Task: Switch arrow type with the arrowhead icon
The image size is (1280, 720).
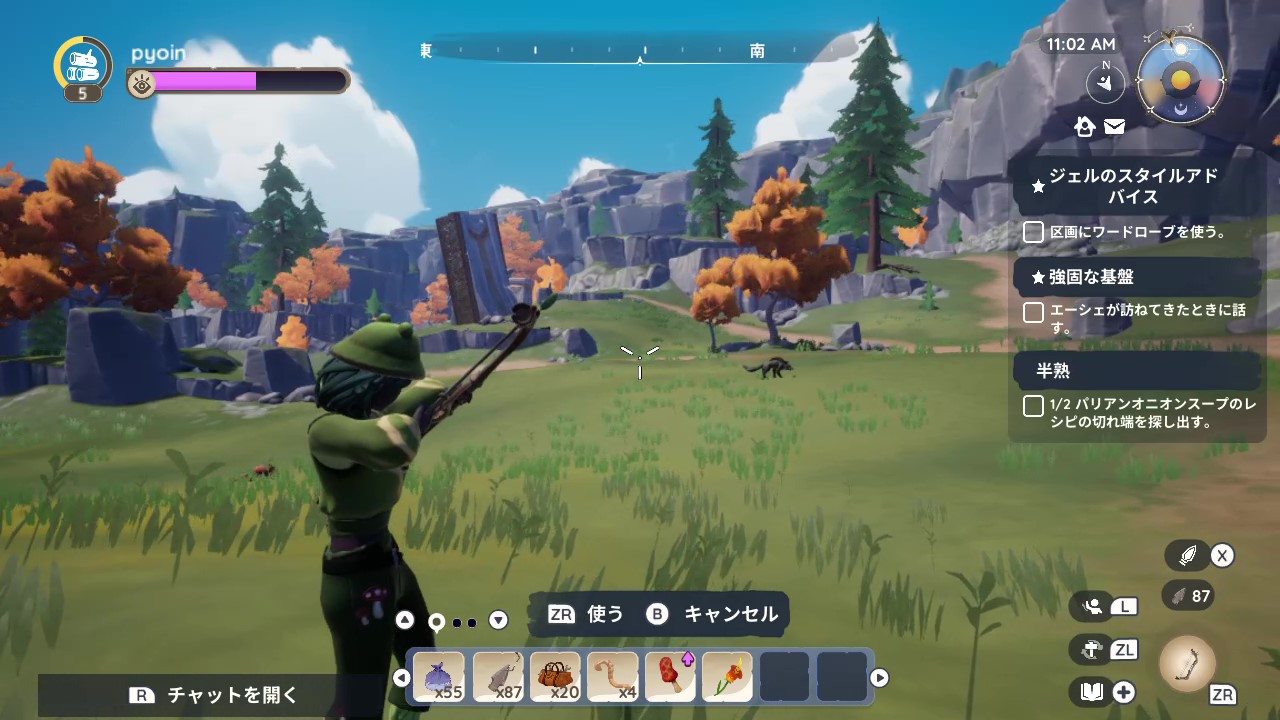Action: coord(1188,555)
